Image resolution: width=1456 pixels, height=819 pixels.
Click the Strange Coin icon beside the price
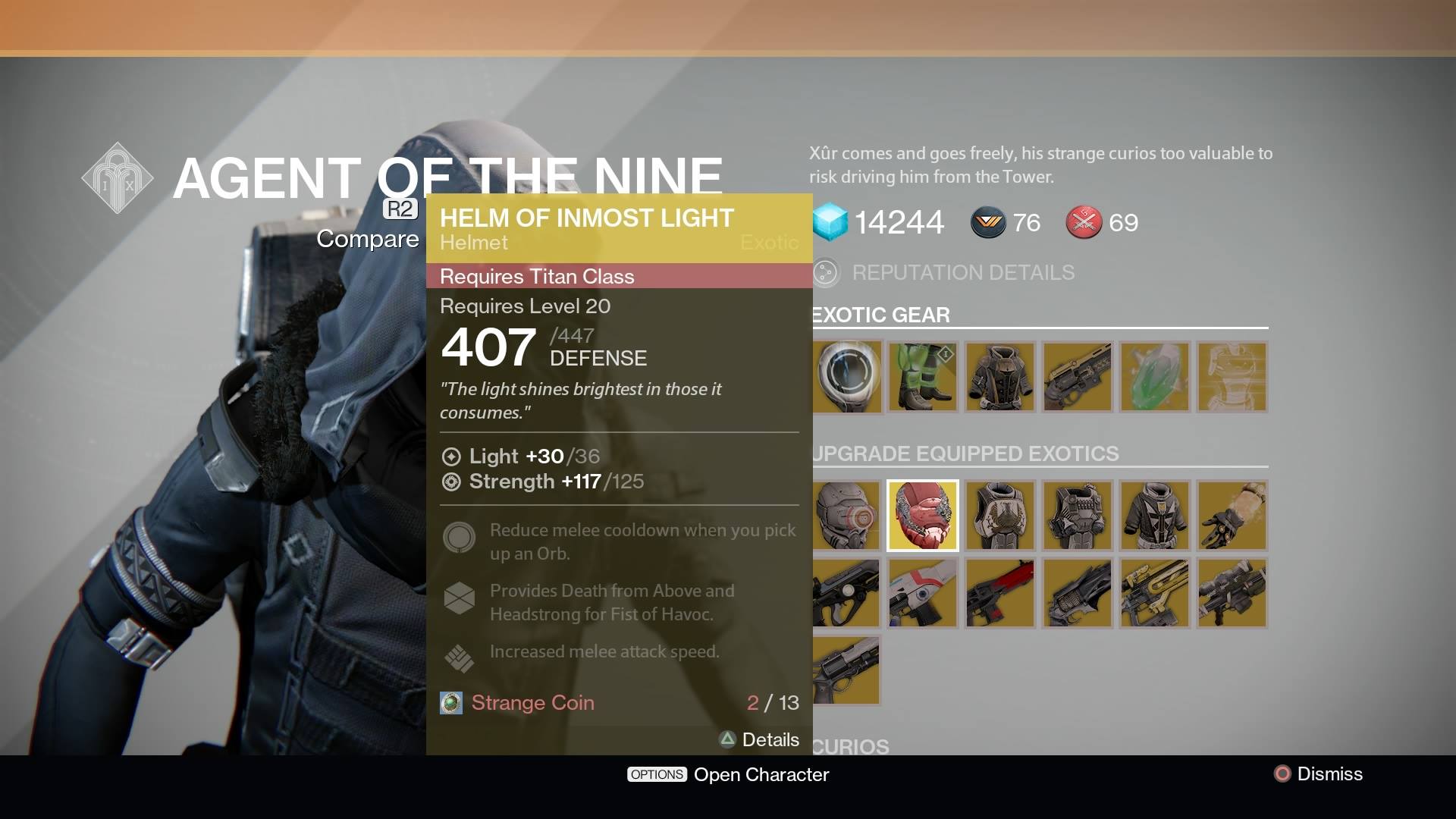(450, 703)
